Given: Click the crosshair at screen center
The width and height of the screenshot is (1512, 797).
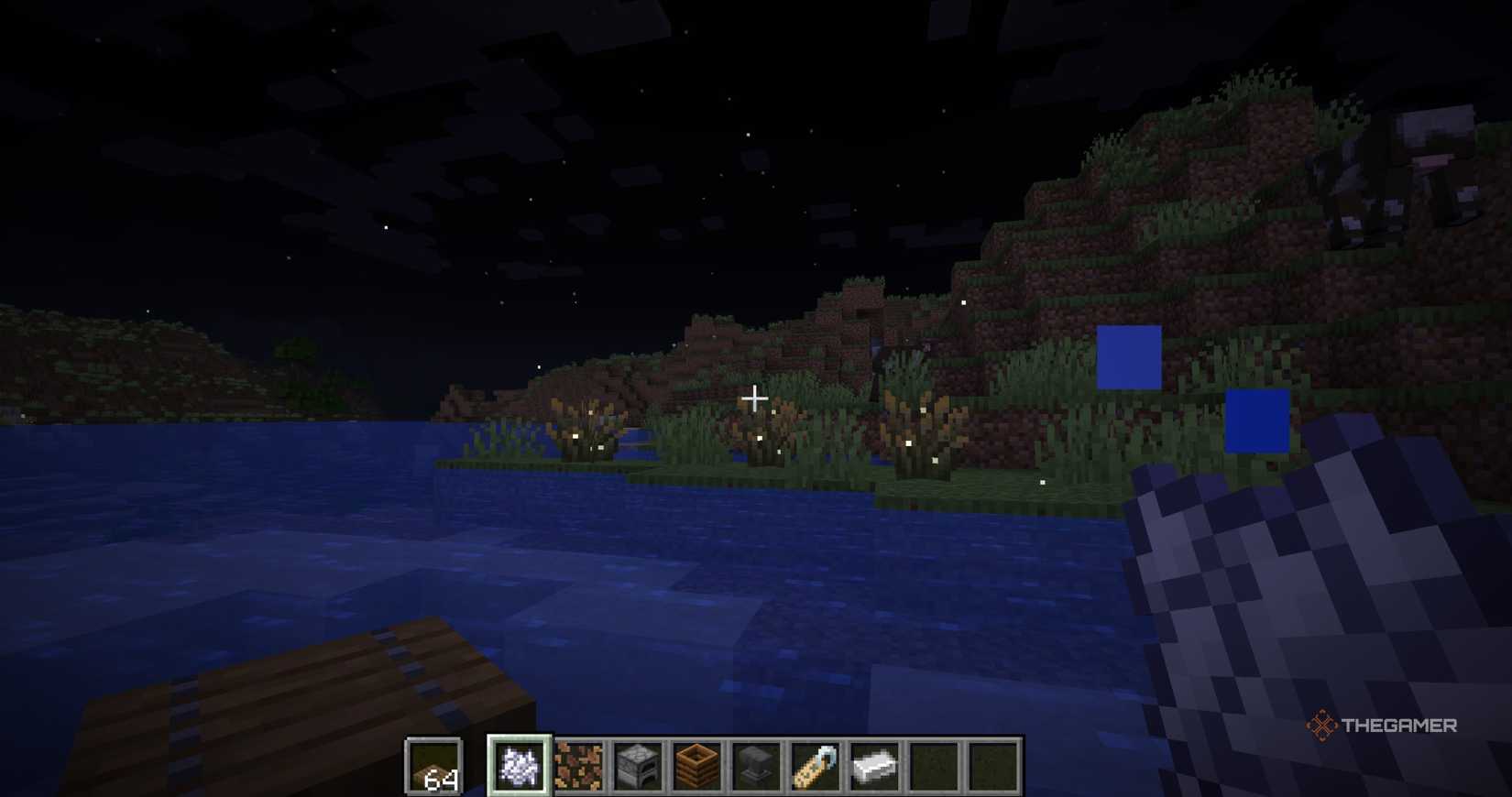Looking at the screenshot, I should [755, 398].
